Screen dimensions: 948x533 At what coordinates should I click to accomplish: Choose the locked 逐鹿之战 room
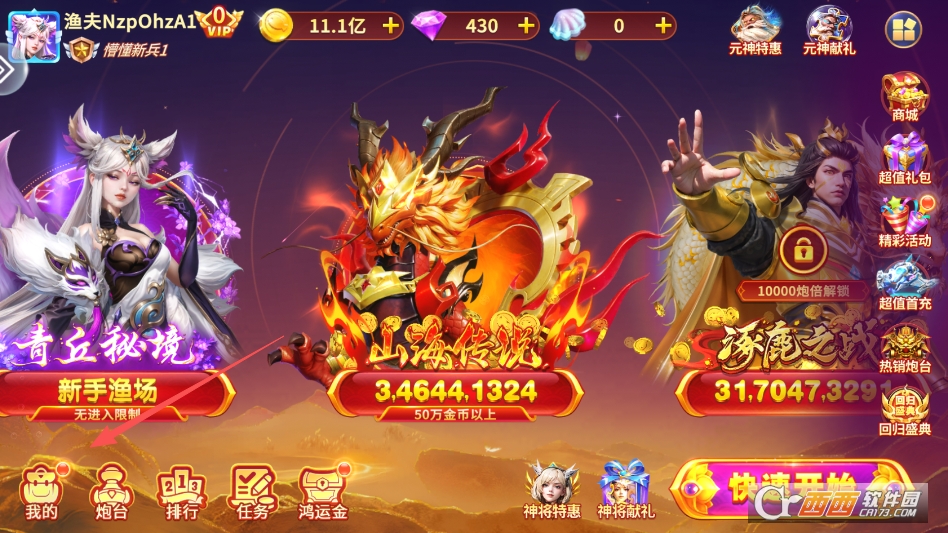coord(790,392)
